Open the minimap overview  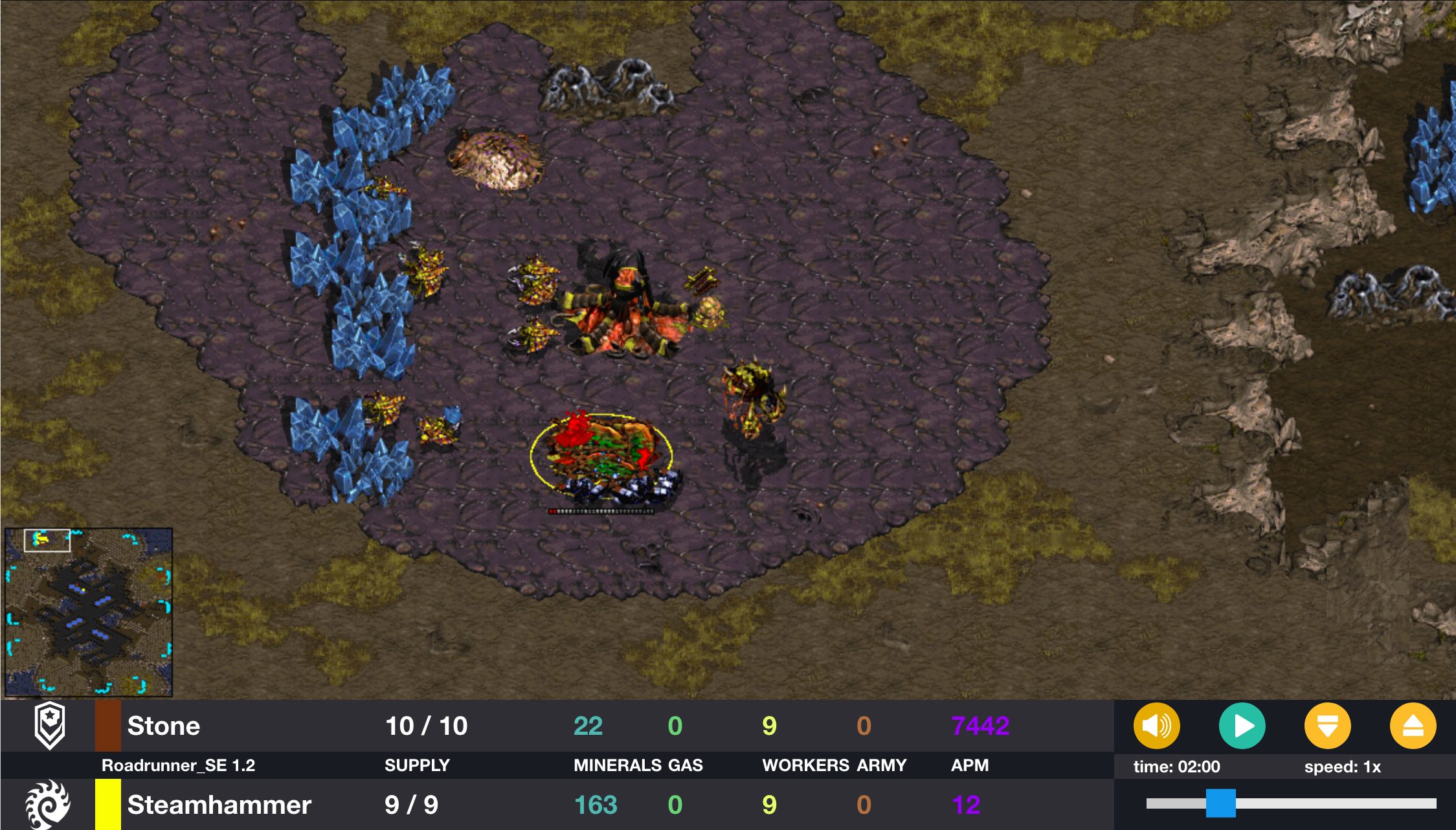(x=89, y=612)
